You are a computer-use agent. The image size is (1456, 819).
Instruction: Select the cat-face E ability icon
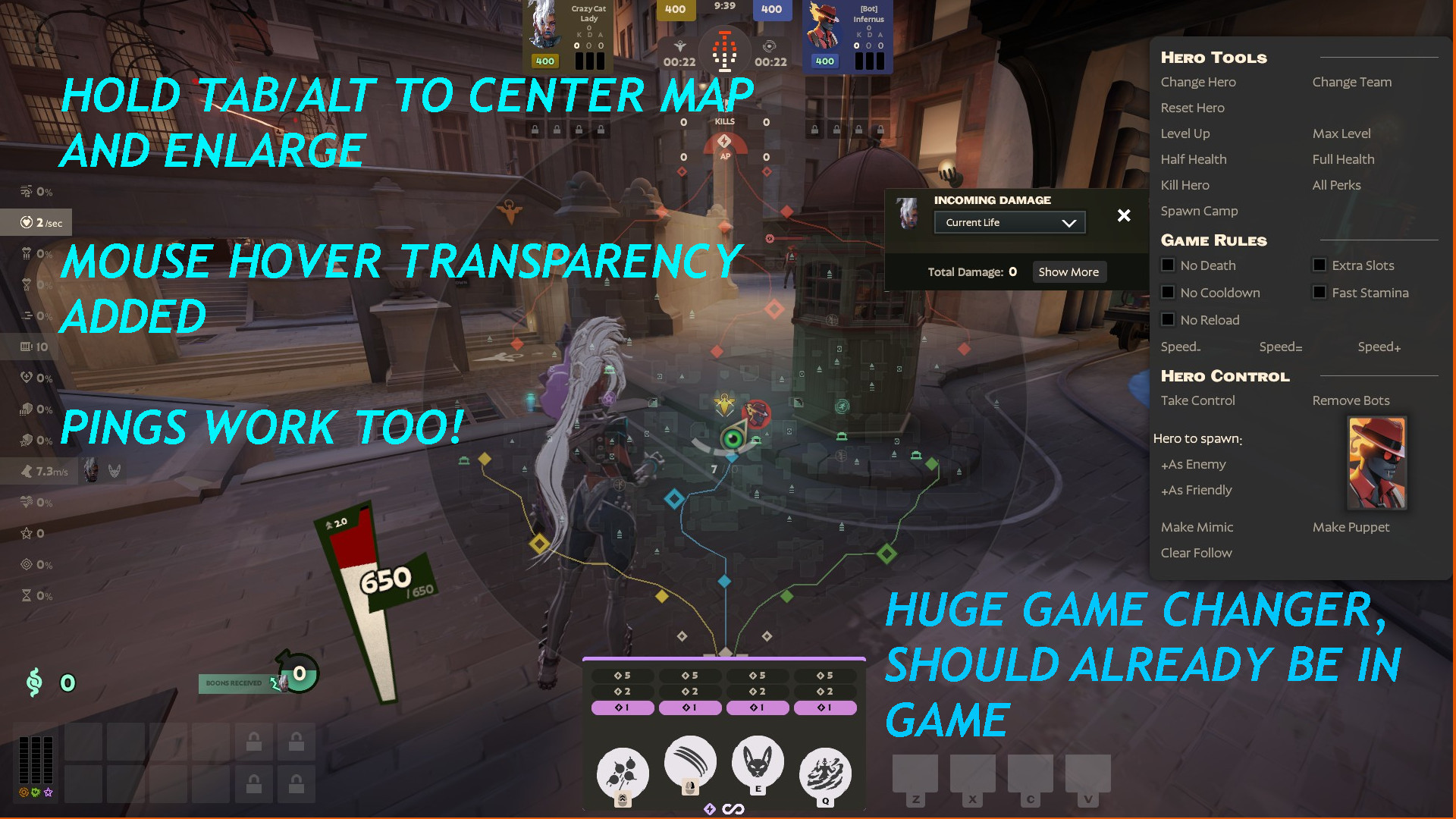(x=758, y=766)
